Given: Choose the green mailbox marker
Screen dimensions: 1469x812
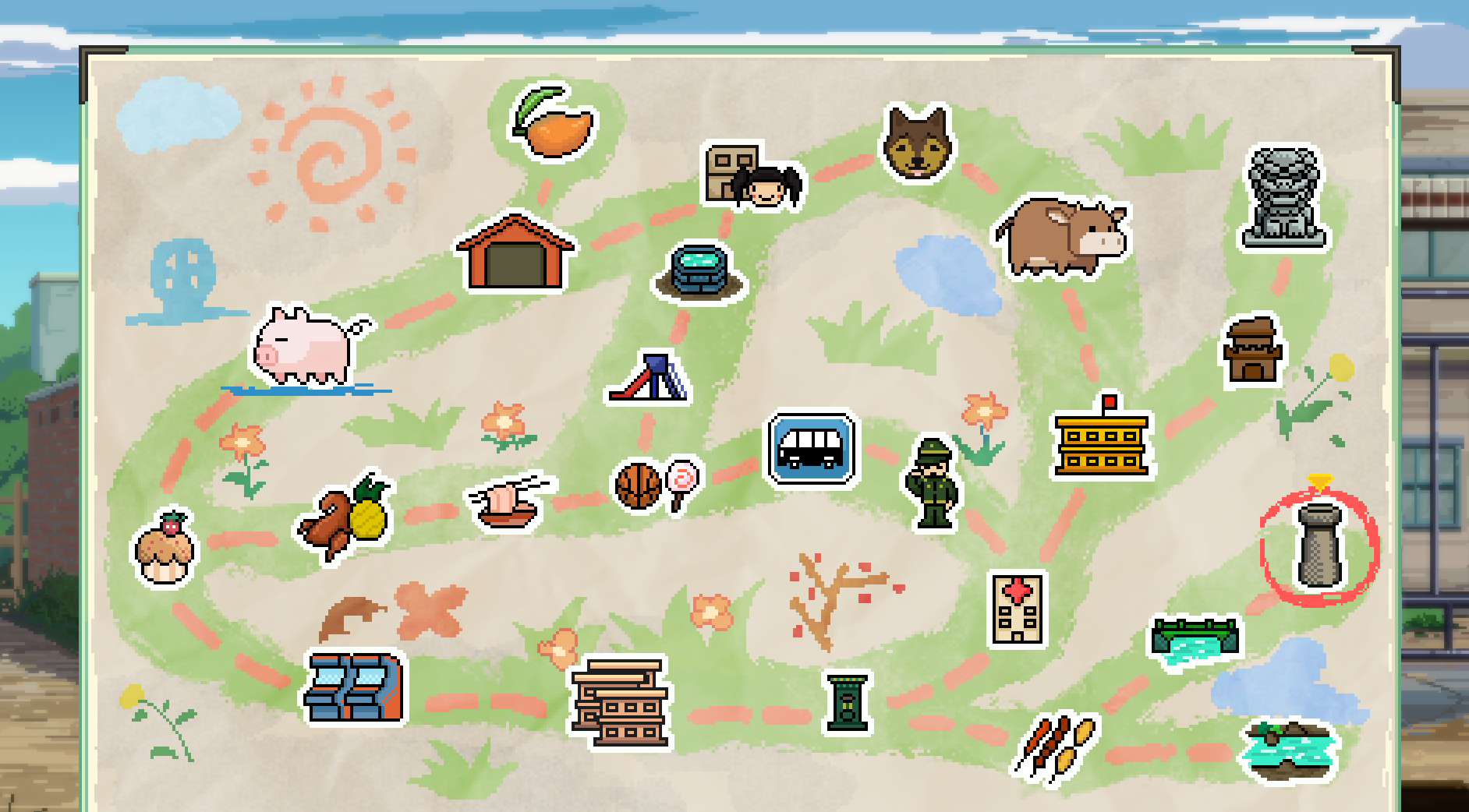Looking at the screenshot, I should point(847,704).
